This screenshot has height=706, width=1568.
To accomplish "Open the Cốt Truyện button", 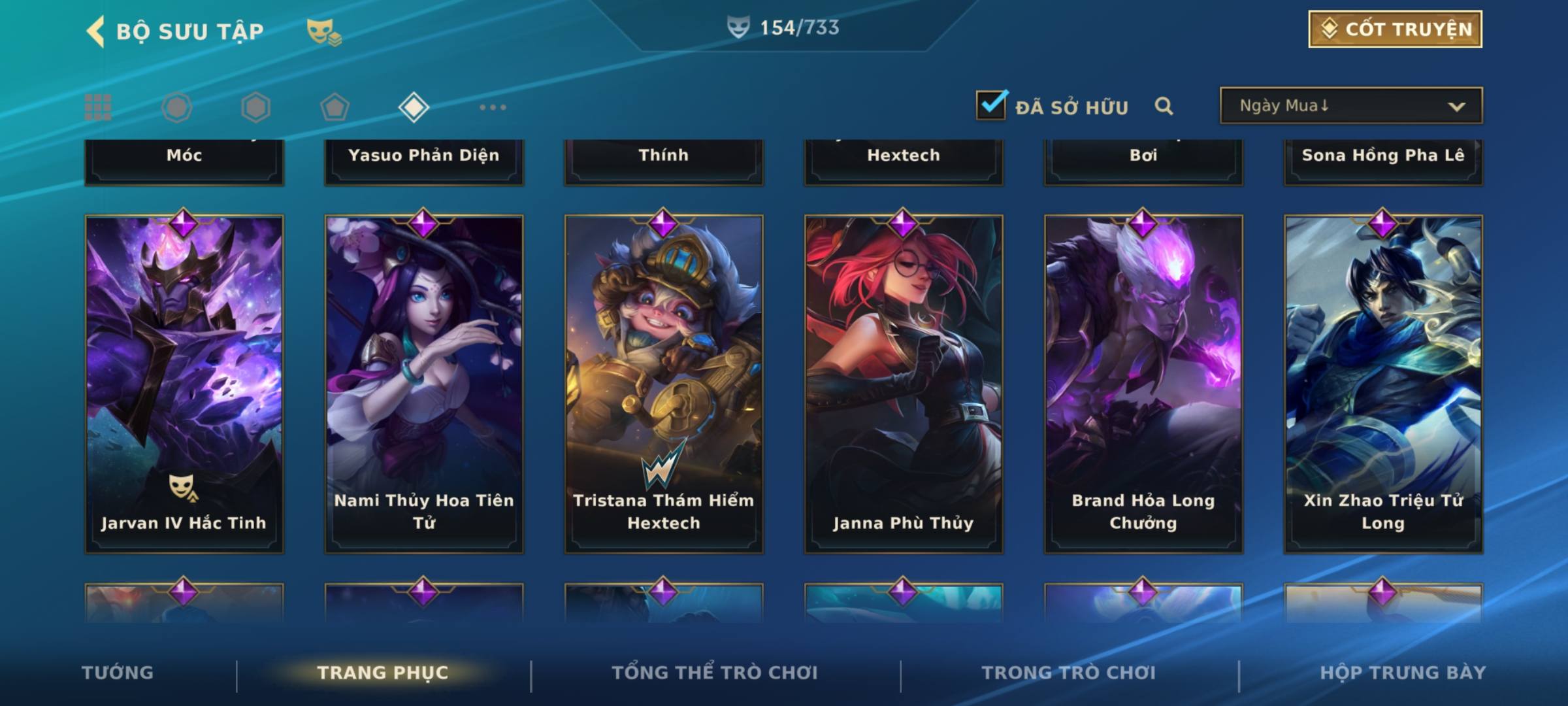I will pyautogui.click(x=1395, y=29).
